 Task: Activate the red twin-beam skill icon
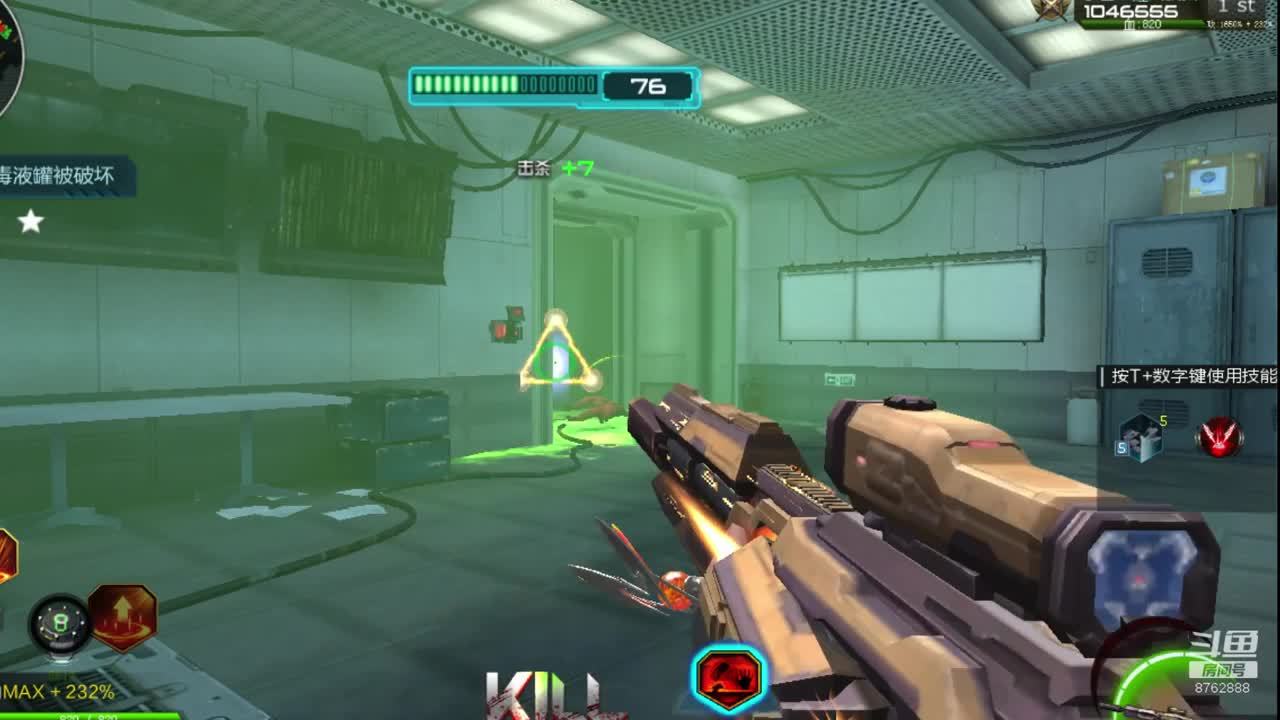pos(1219,438)
